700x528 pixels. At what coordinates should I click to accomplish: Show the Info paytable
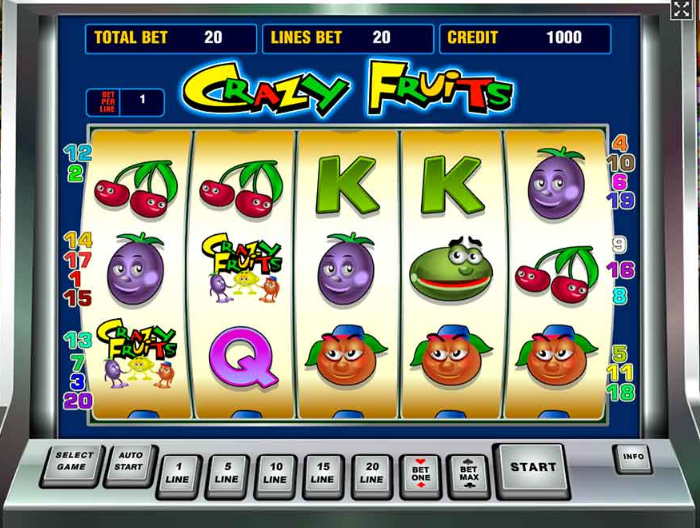coord(632,458)
